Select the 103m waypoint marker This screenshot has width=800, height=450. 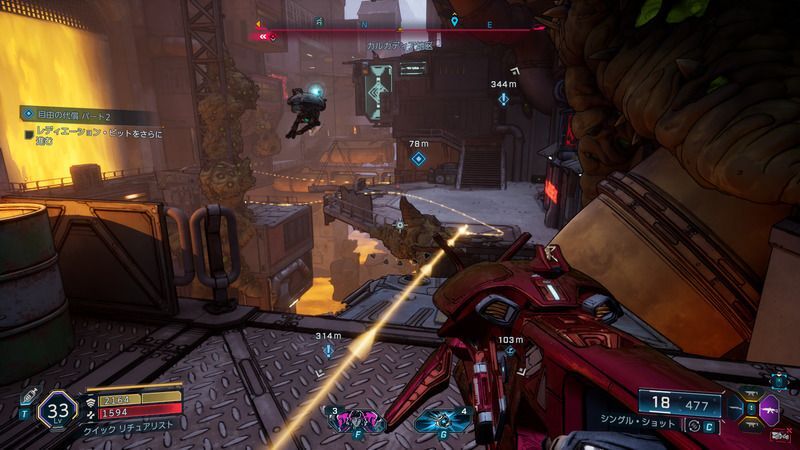[510, 352]
